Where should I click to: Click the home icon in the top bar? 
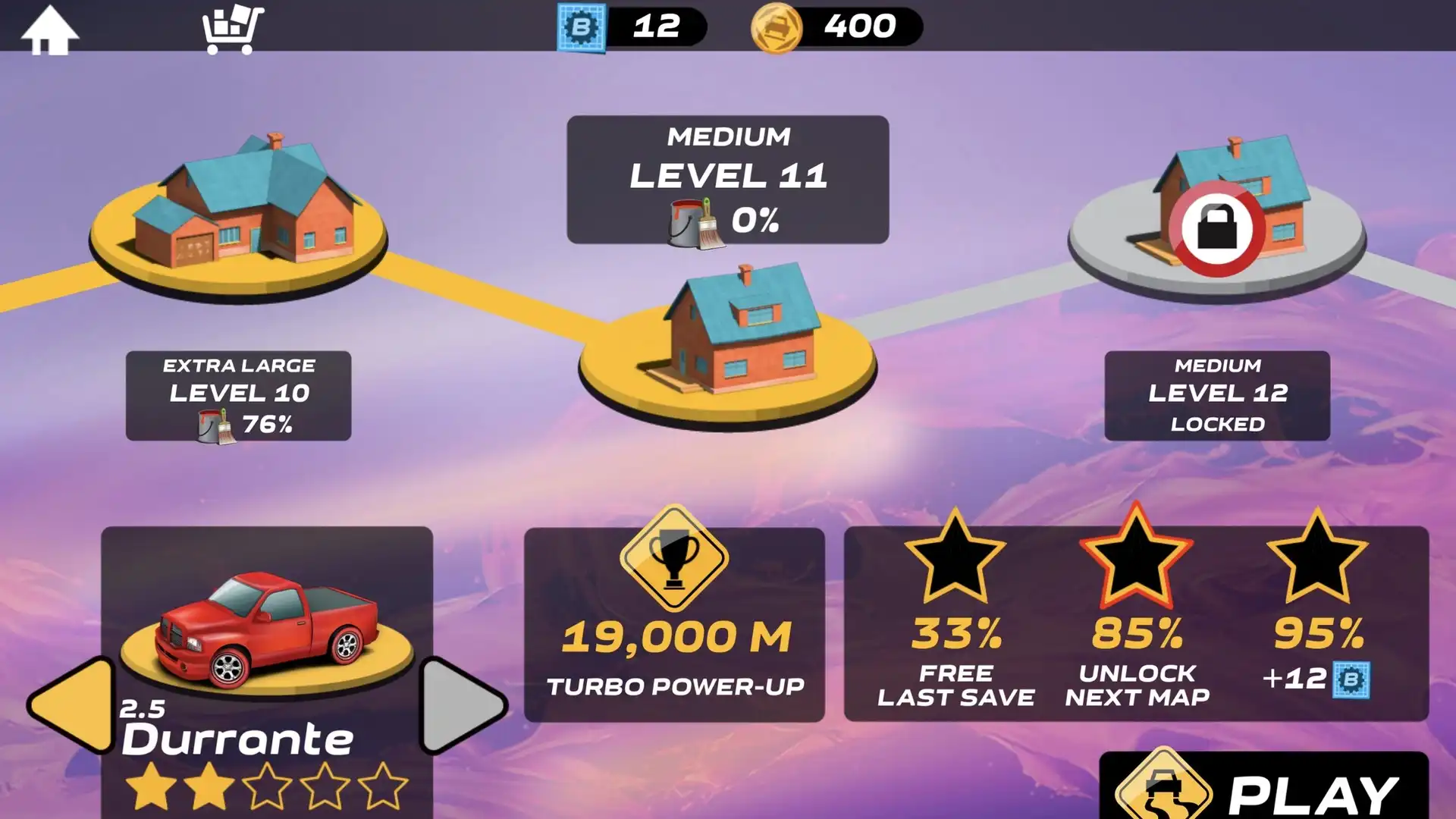click(x=50, y=29)
